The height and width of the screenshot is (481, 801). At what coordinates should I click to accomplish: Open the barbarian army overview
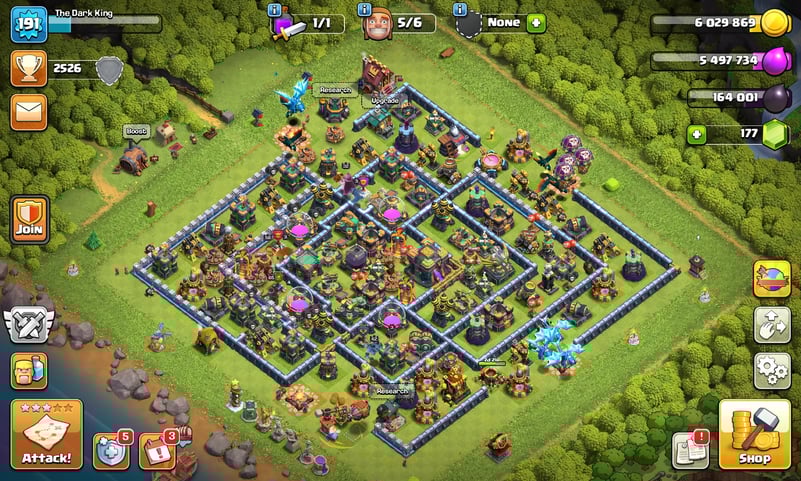click(29, 370)
